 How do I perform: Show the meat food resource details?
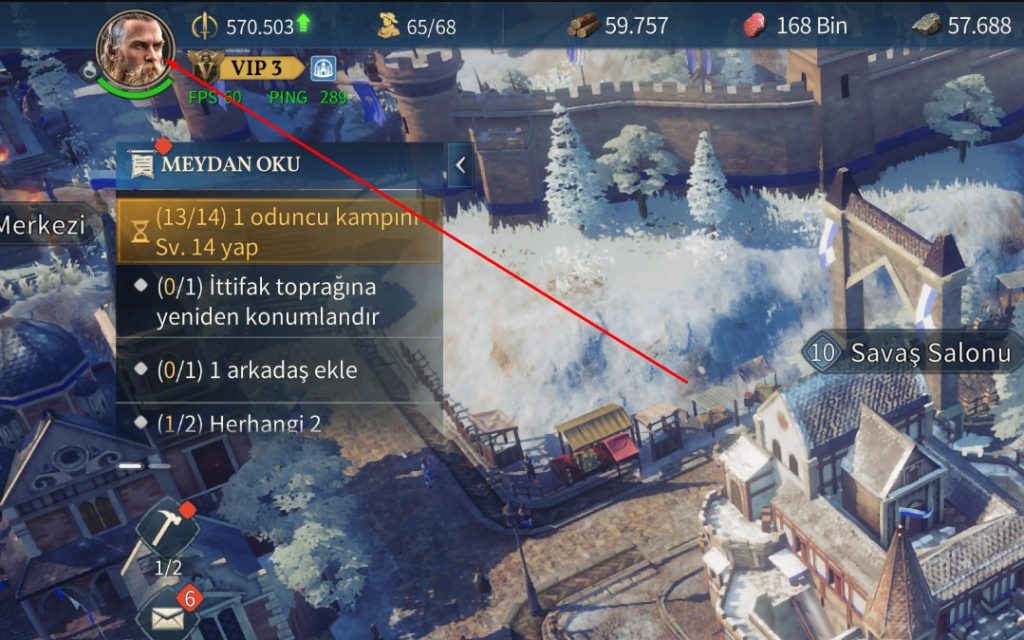click(795, 26)
